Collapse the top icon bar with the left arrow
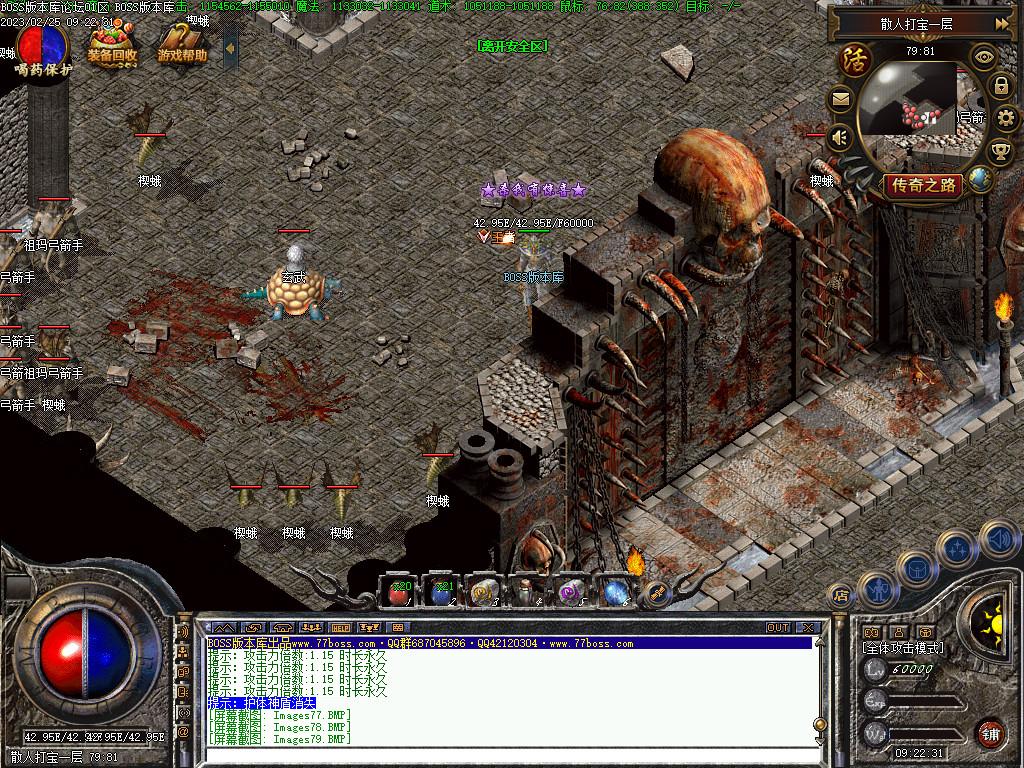Screen dimensions: 1024x768 point(230,47)
